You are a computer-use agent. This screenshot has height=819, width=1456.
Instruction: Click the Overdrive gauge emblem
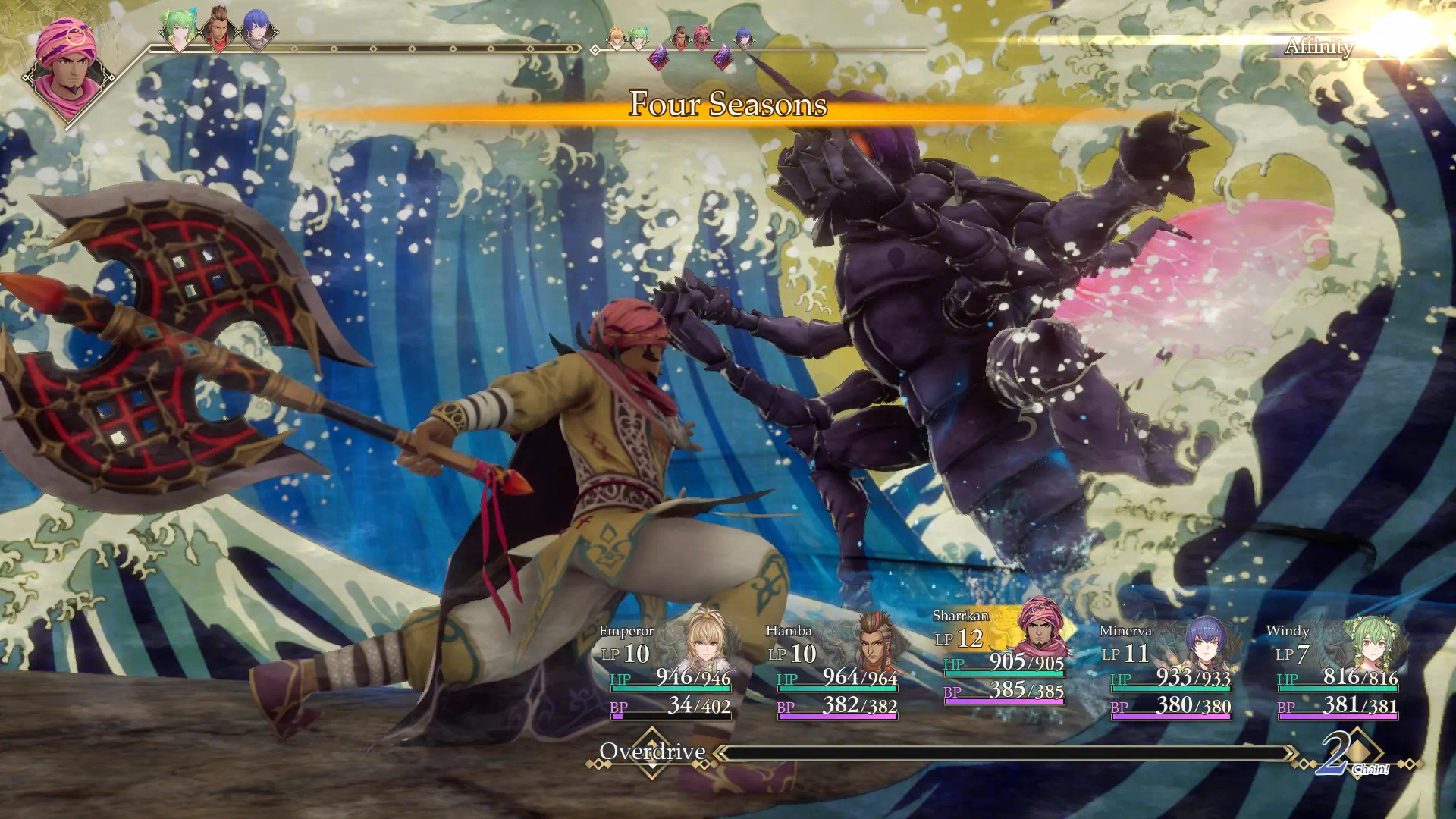(652, 752)
